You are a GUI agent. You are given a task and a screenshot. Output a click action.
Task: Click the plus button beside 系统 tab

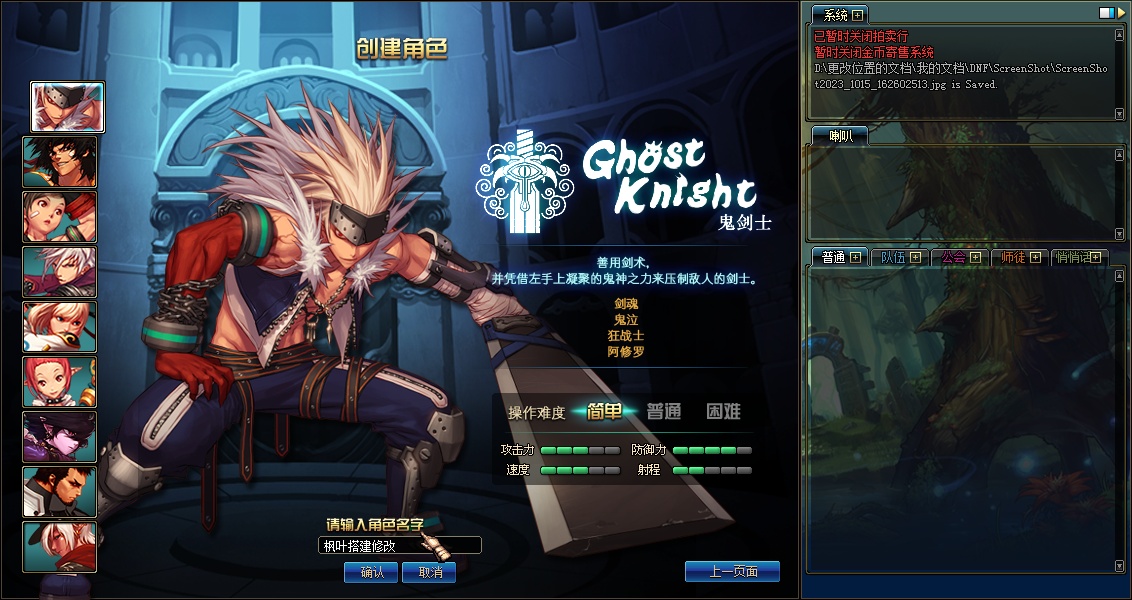(x=857, y=15)
